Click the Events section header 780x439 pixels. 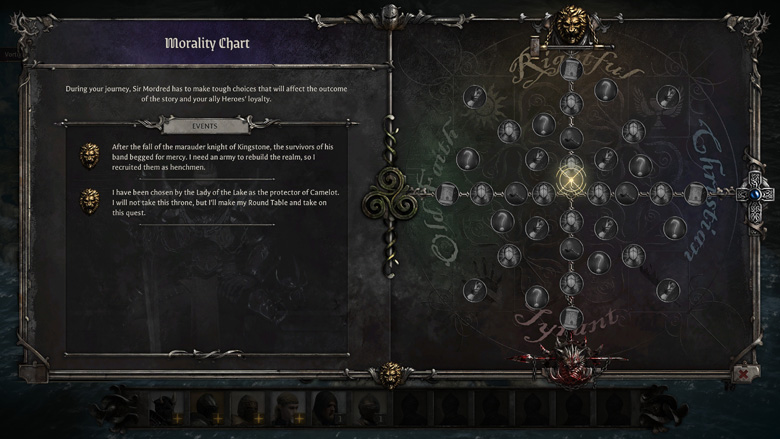click(x=204, y=126)
